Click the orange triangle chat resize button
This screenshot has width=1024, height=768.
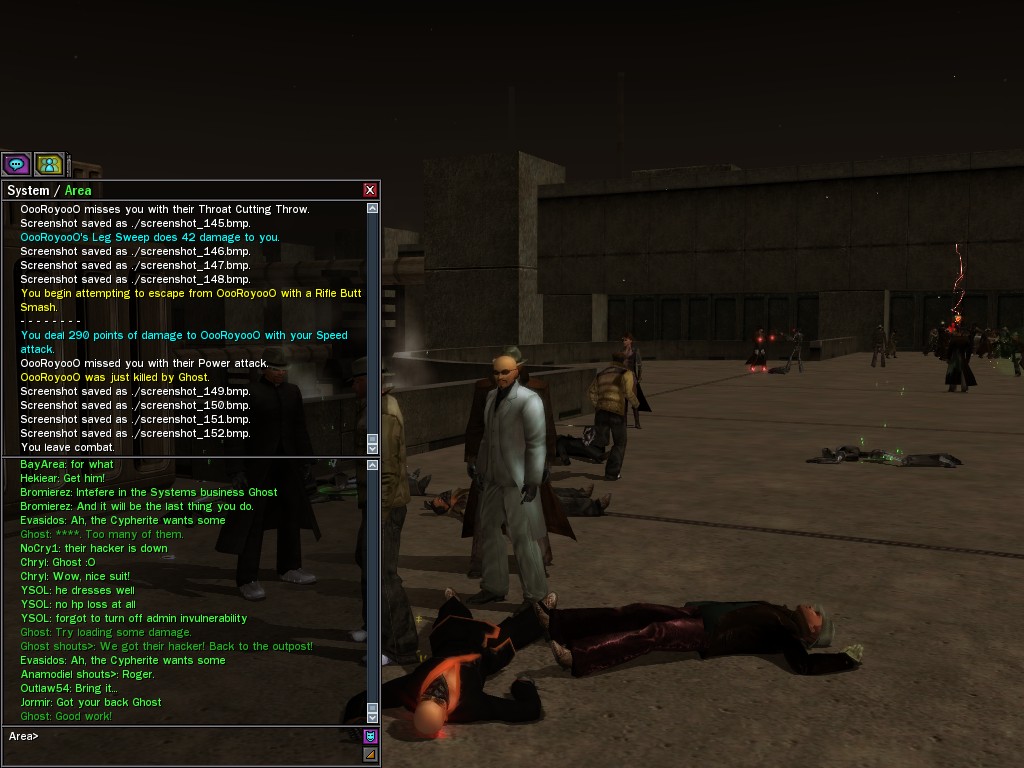(370, 754)
